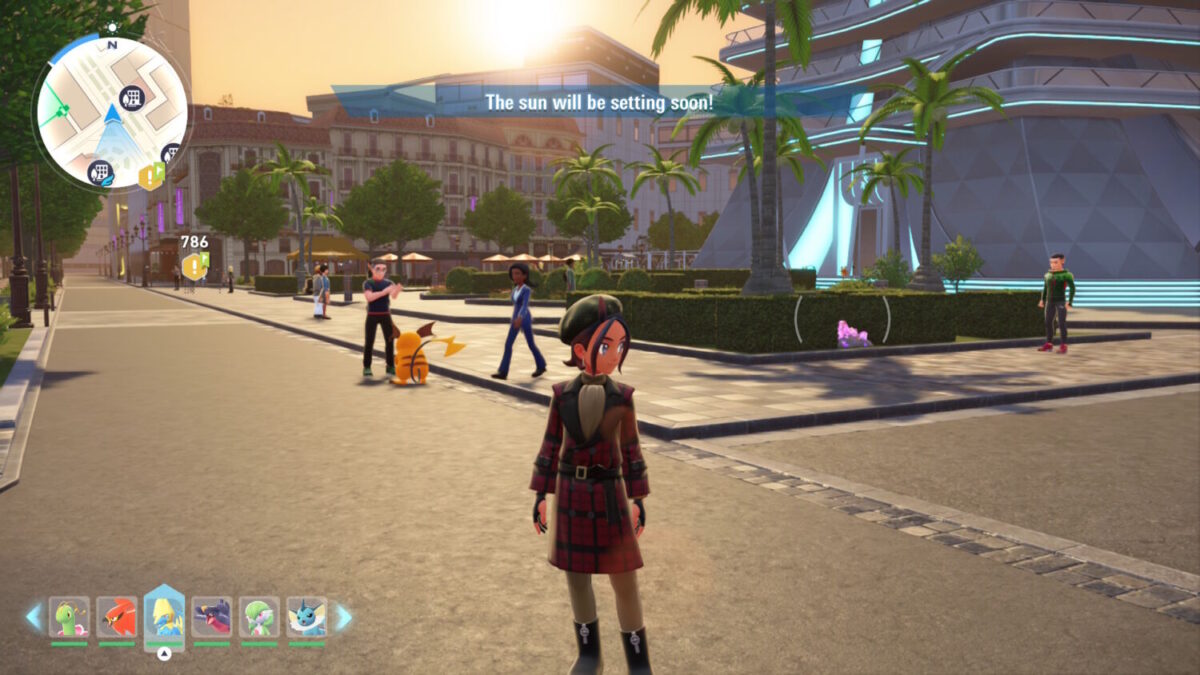Viewport: 1200px width, 675px height.
Task: Select Meganium in the party bar
Action: tap(69, 617)
